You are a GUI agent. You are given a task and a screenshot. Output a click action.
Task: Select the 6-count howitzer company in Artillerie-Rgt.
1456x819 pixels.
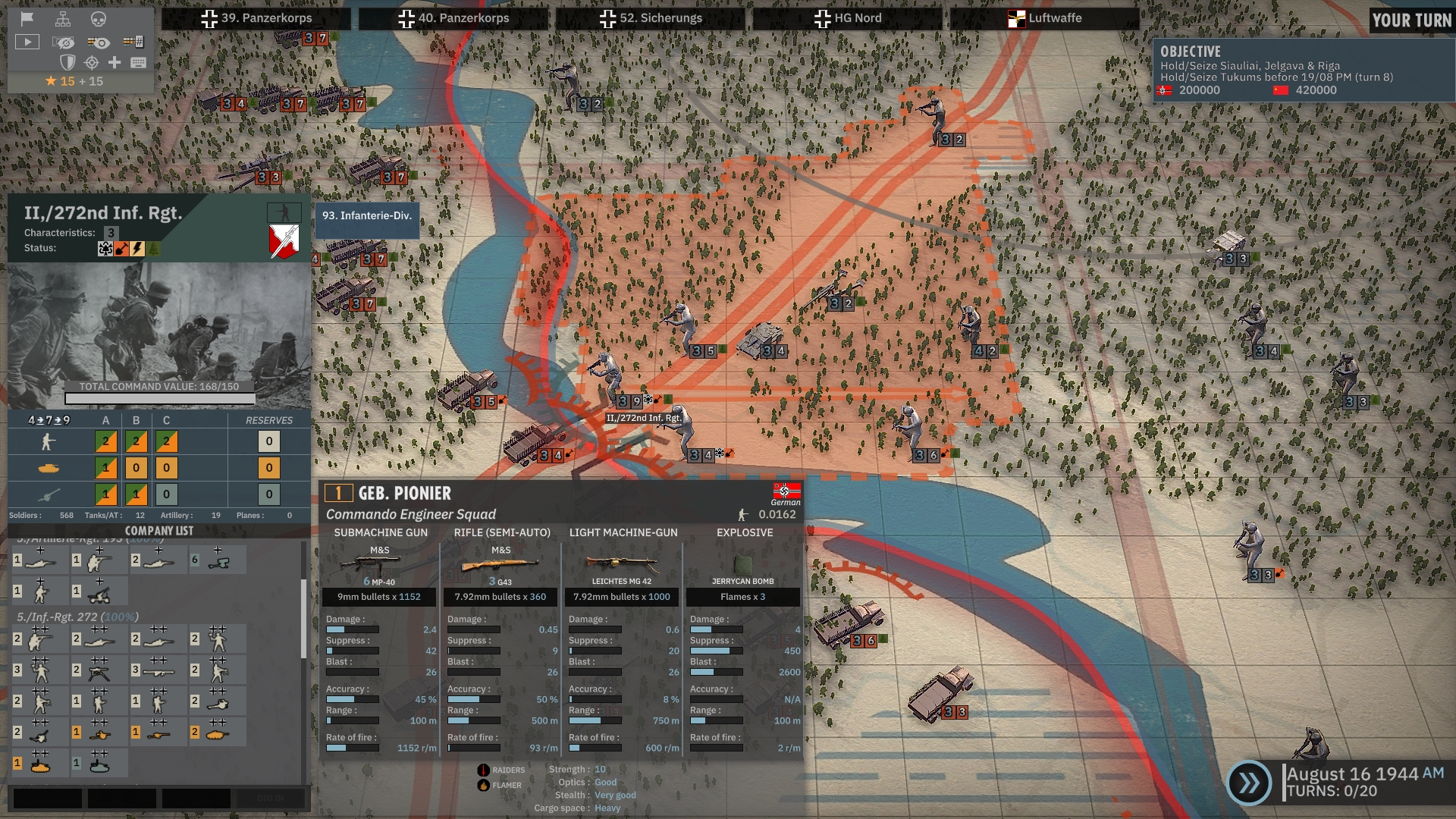pos(217,560)
